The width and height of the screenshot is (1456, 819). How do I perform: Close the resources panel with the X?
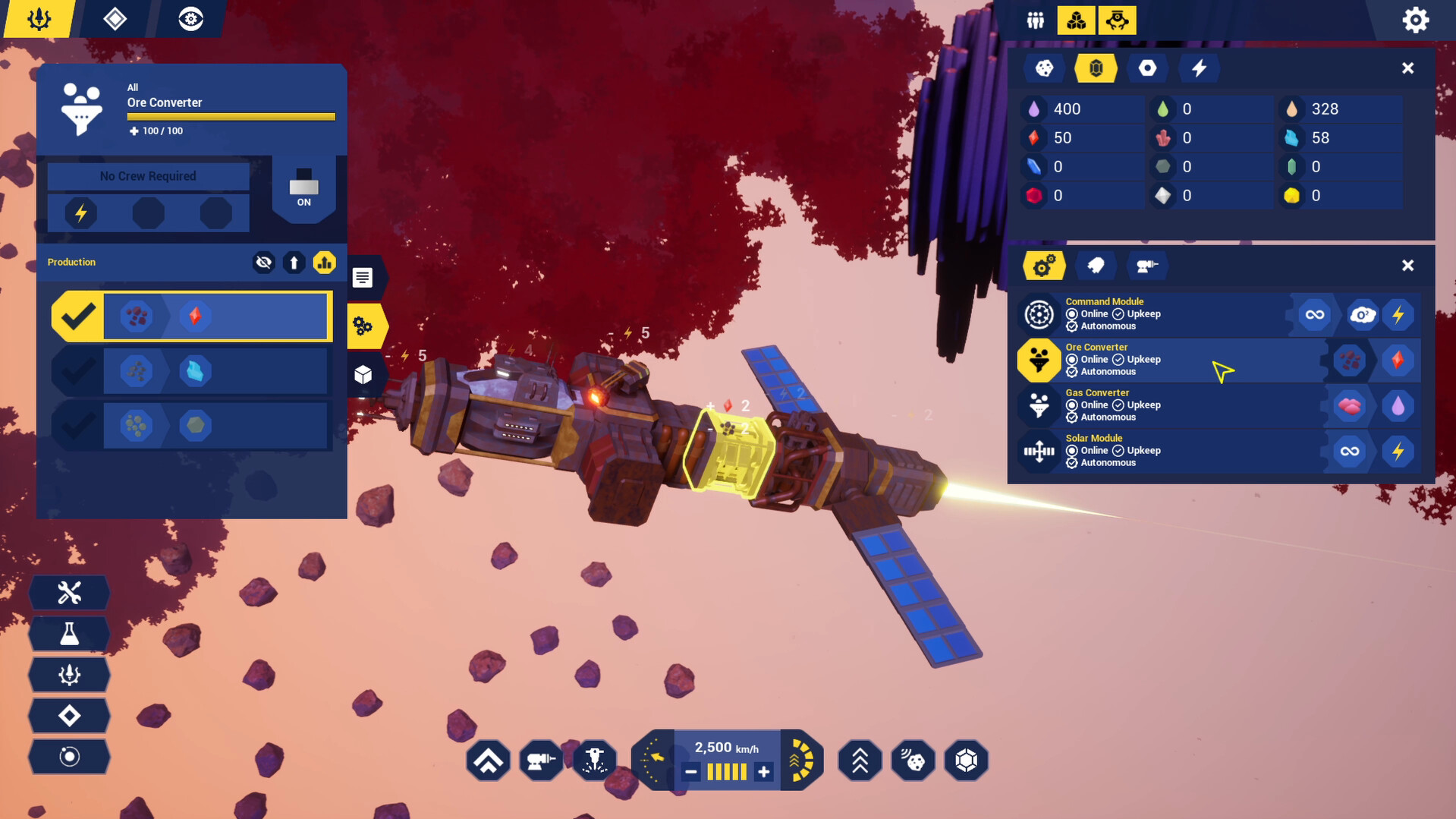coord(1408,68)
